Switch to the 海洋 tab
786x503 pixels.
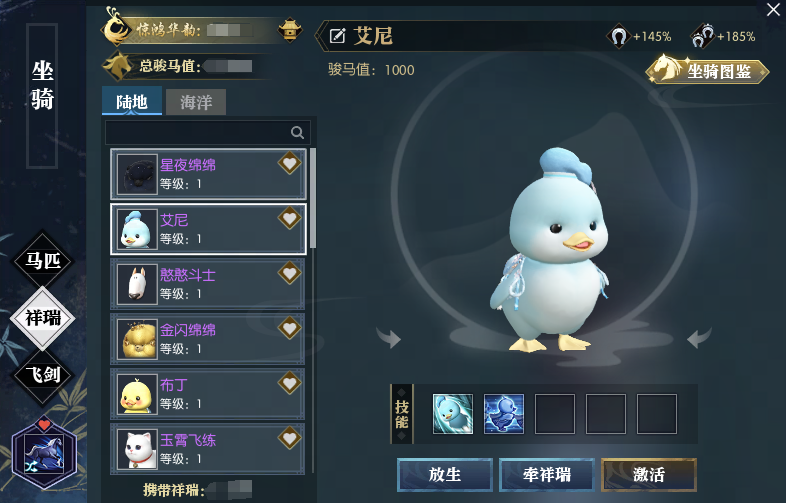[x=195, y=102]
